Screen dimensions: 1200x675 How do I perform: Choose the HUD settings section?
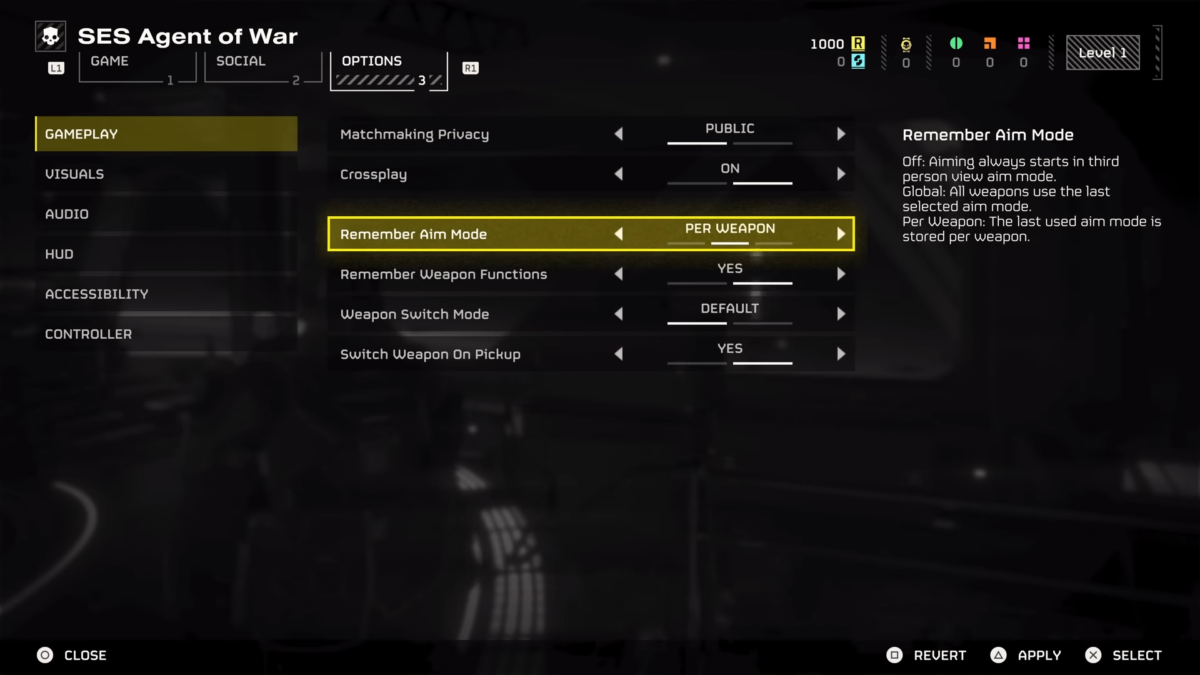point(166,254)
